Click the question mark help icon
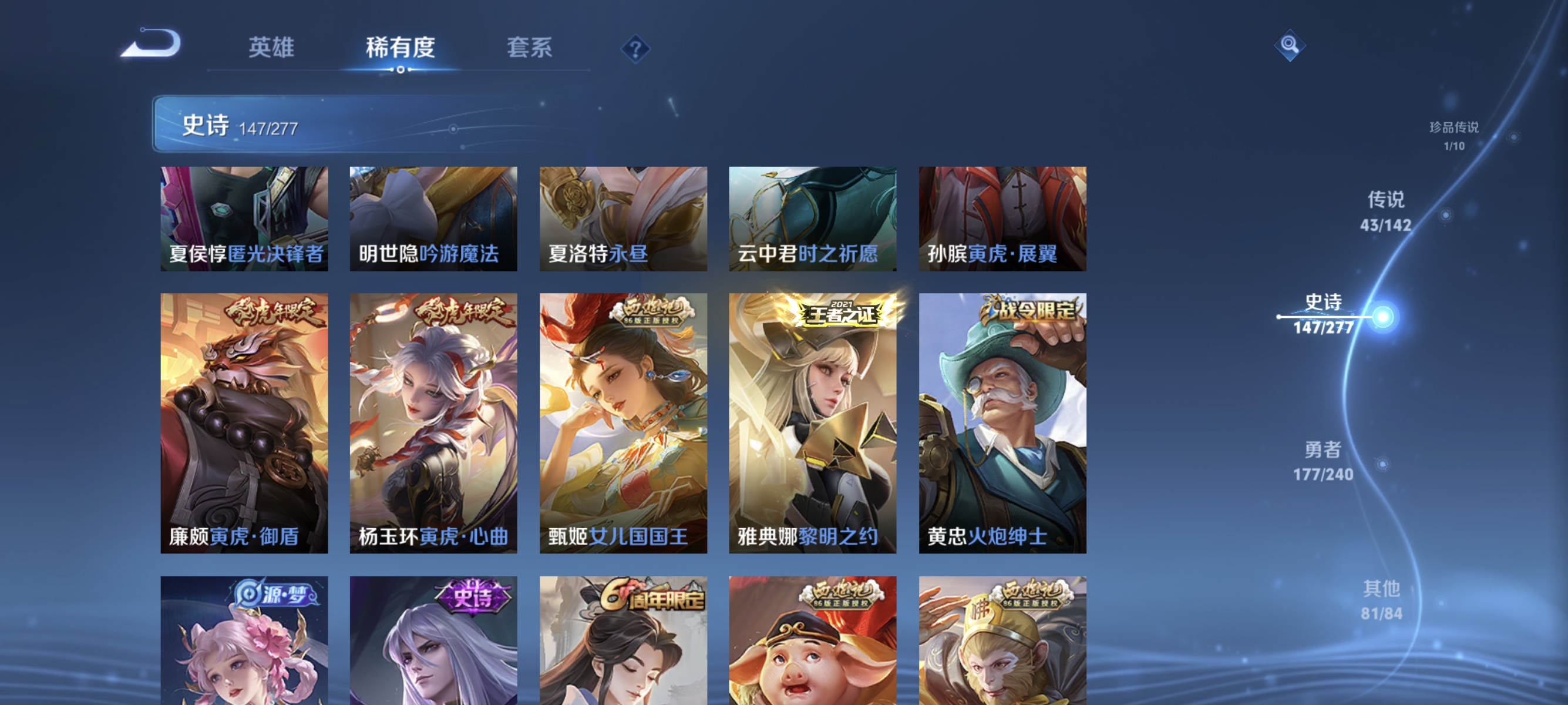This screenshot has height=705, width=1568. (635, 50)
